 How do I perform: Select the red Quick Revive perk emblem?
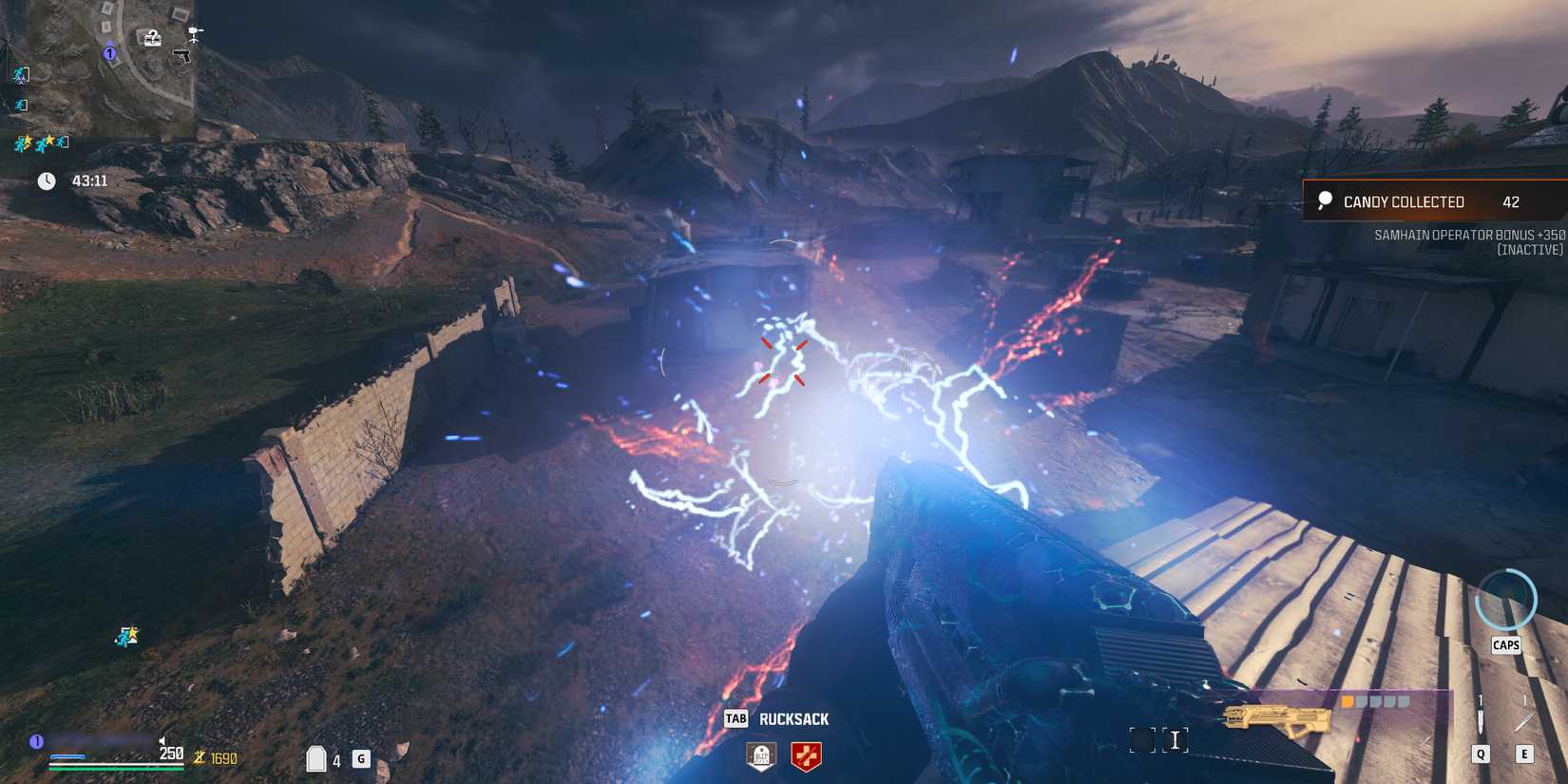(x=807, y=757)
